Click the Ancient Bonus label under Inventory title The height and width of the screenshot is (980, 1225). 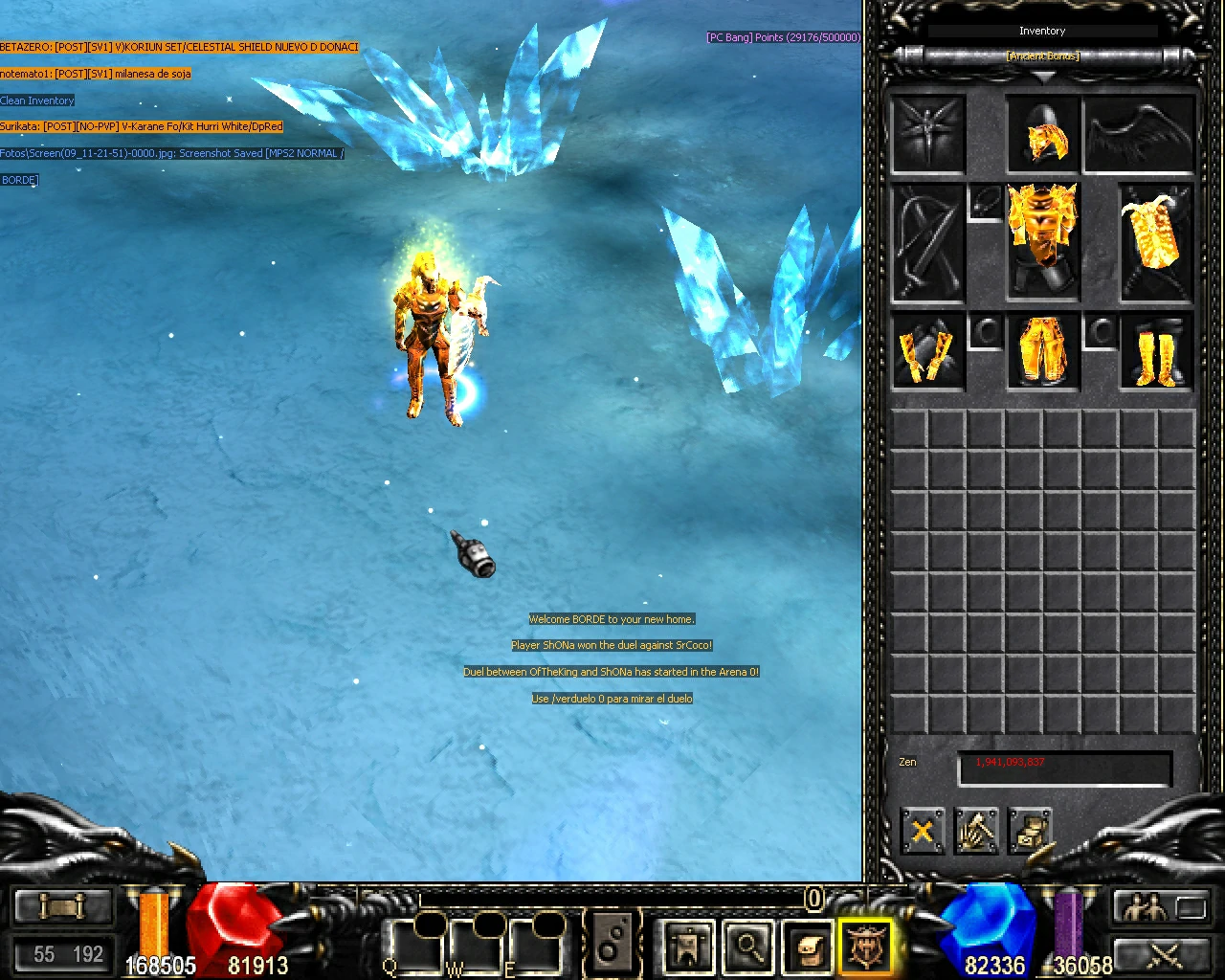coord(1042,56)
